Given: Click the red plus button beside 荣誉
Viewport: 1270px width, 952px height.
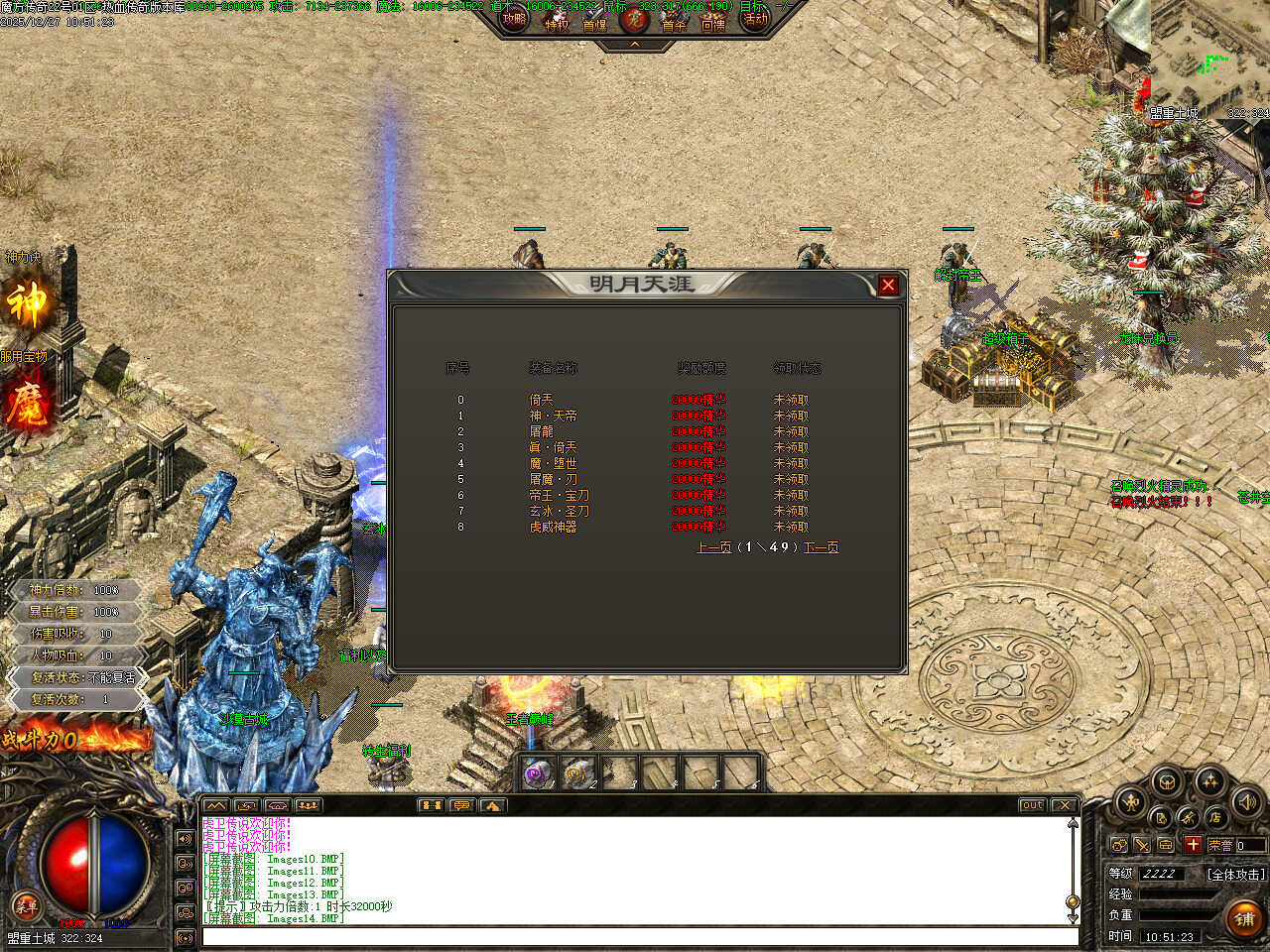Looking at the screenshot, I should [x=1193, y=845].
